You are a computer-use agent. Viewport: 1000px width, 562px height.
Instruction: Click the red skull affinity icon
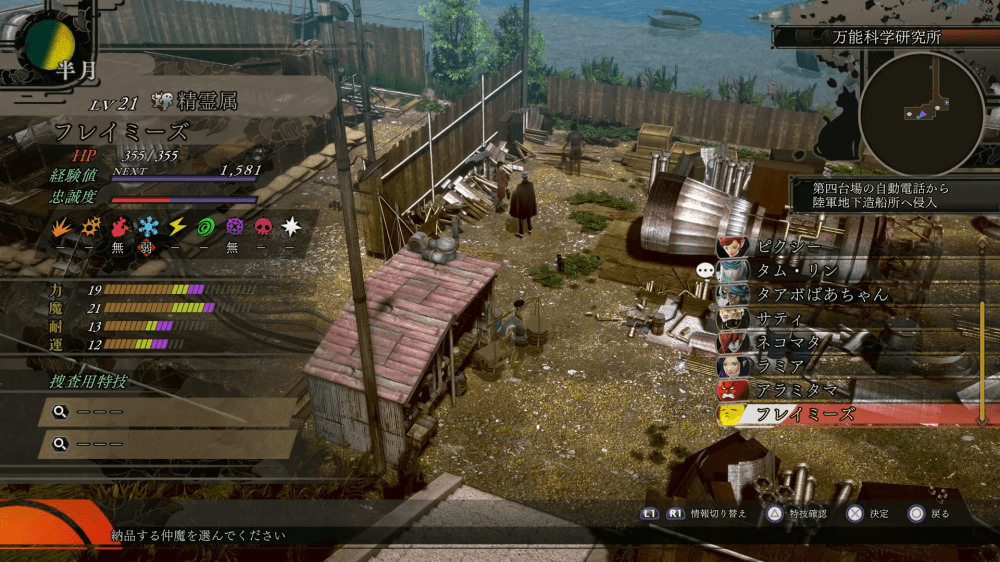pos(263,227)
